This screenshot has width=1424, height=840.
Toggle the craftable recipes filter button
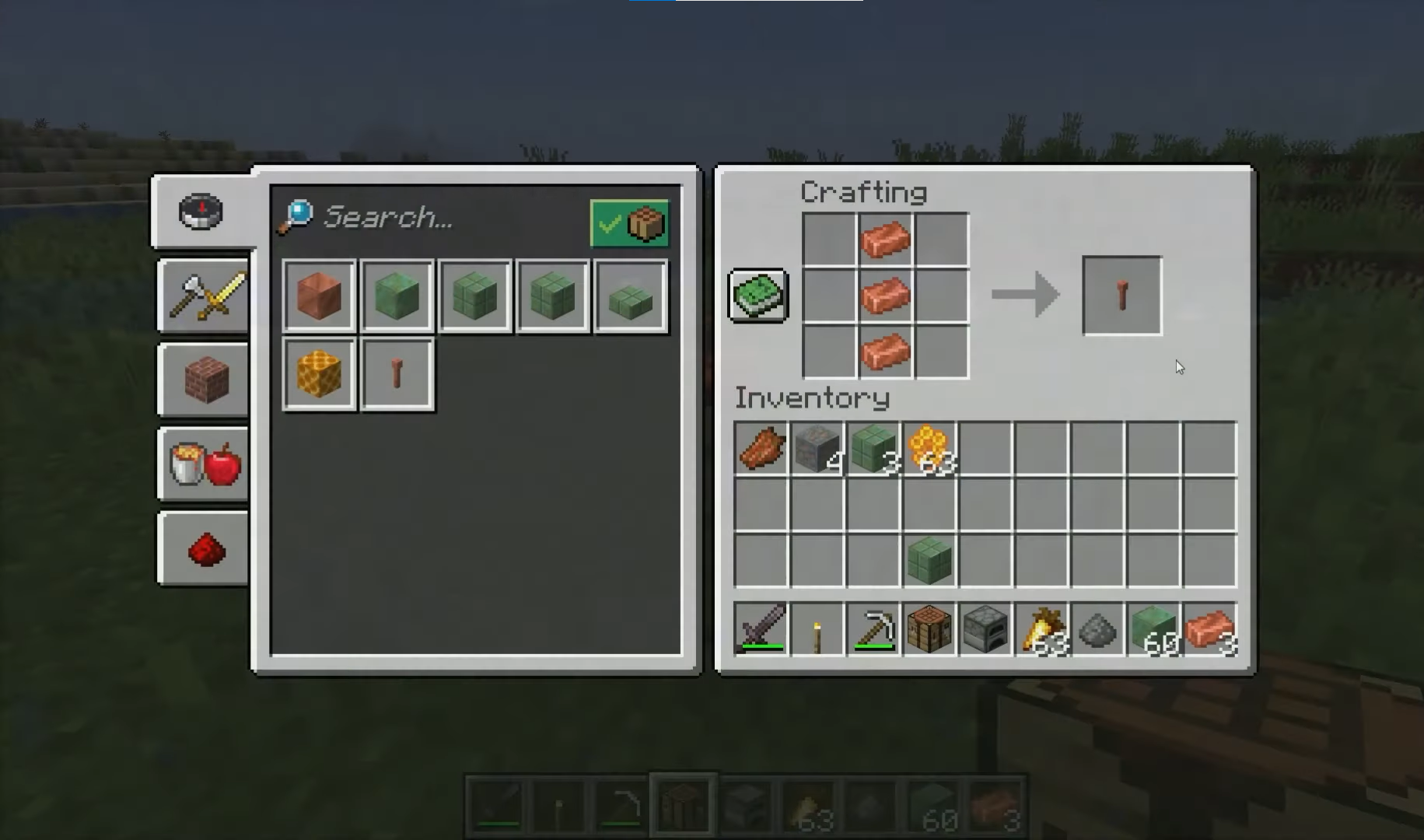pyautogui.click(x=629, y=223)
